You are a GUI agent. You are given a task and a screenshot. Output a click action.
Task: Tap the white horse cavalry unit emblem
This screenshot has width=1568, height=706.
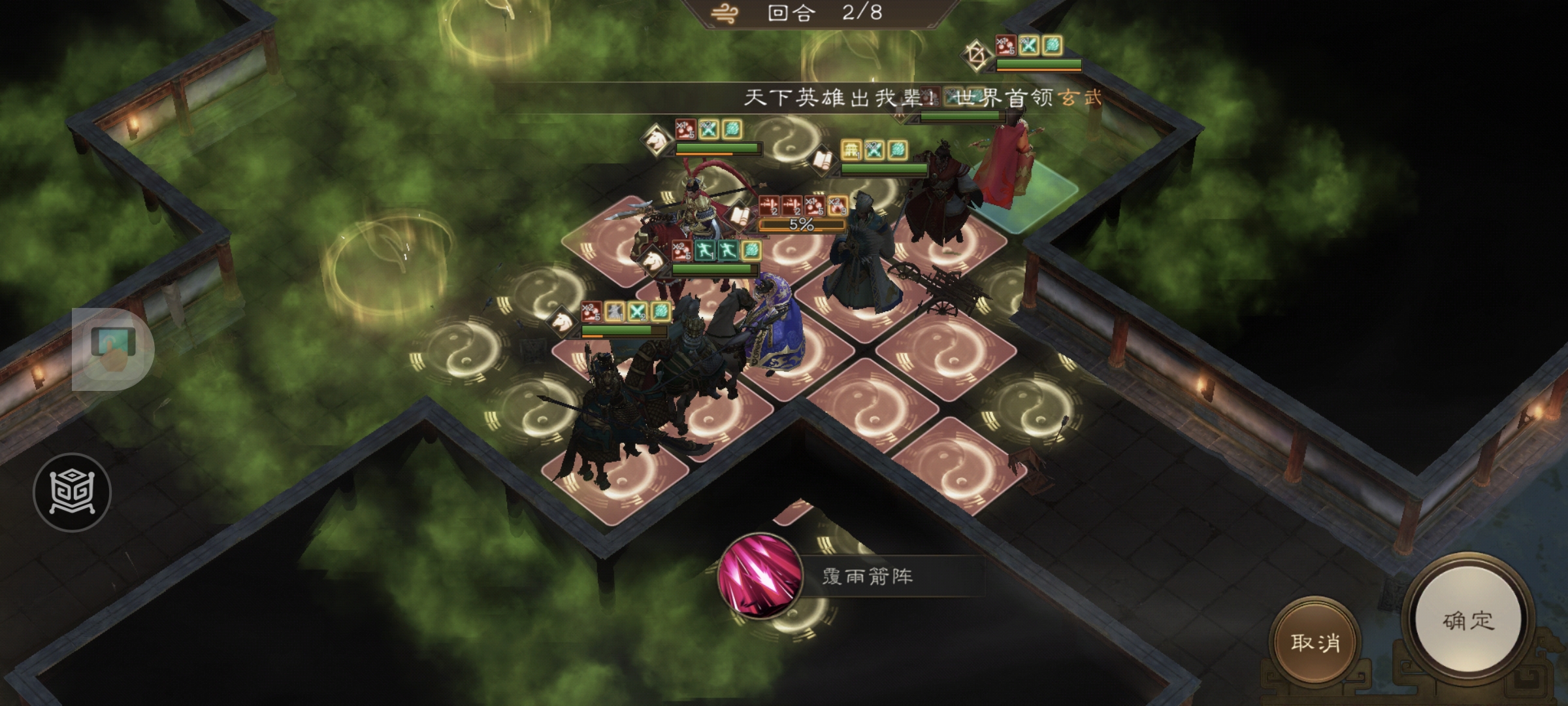click(655, 139)
